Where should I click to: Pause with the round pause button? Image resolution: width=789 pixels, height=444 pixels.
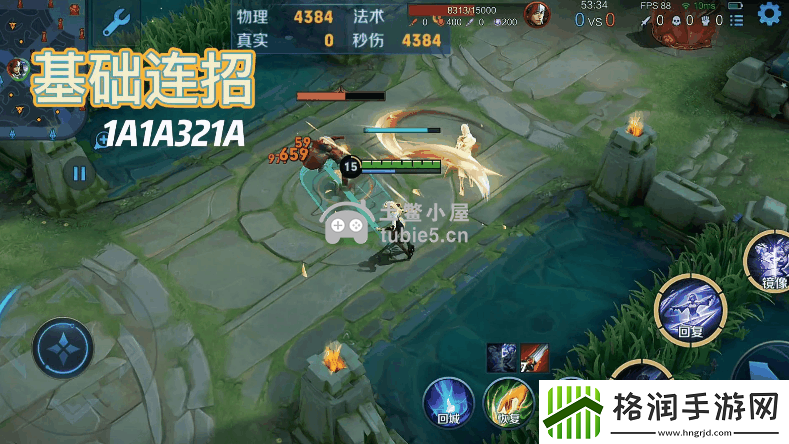[77, 173]
